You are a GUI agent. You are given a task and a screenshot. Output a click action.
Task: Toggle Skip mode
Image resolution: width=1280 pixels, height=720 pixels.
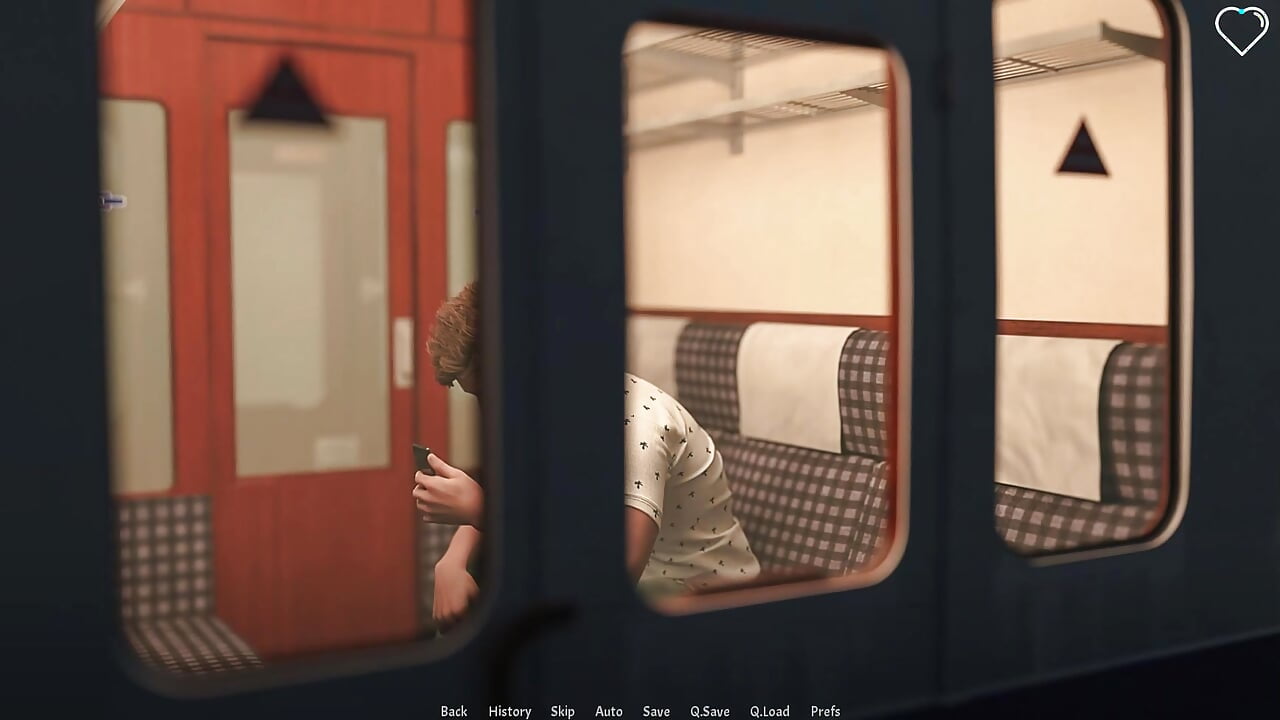pyautogui.click(x=562, y=711)
